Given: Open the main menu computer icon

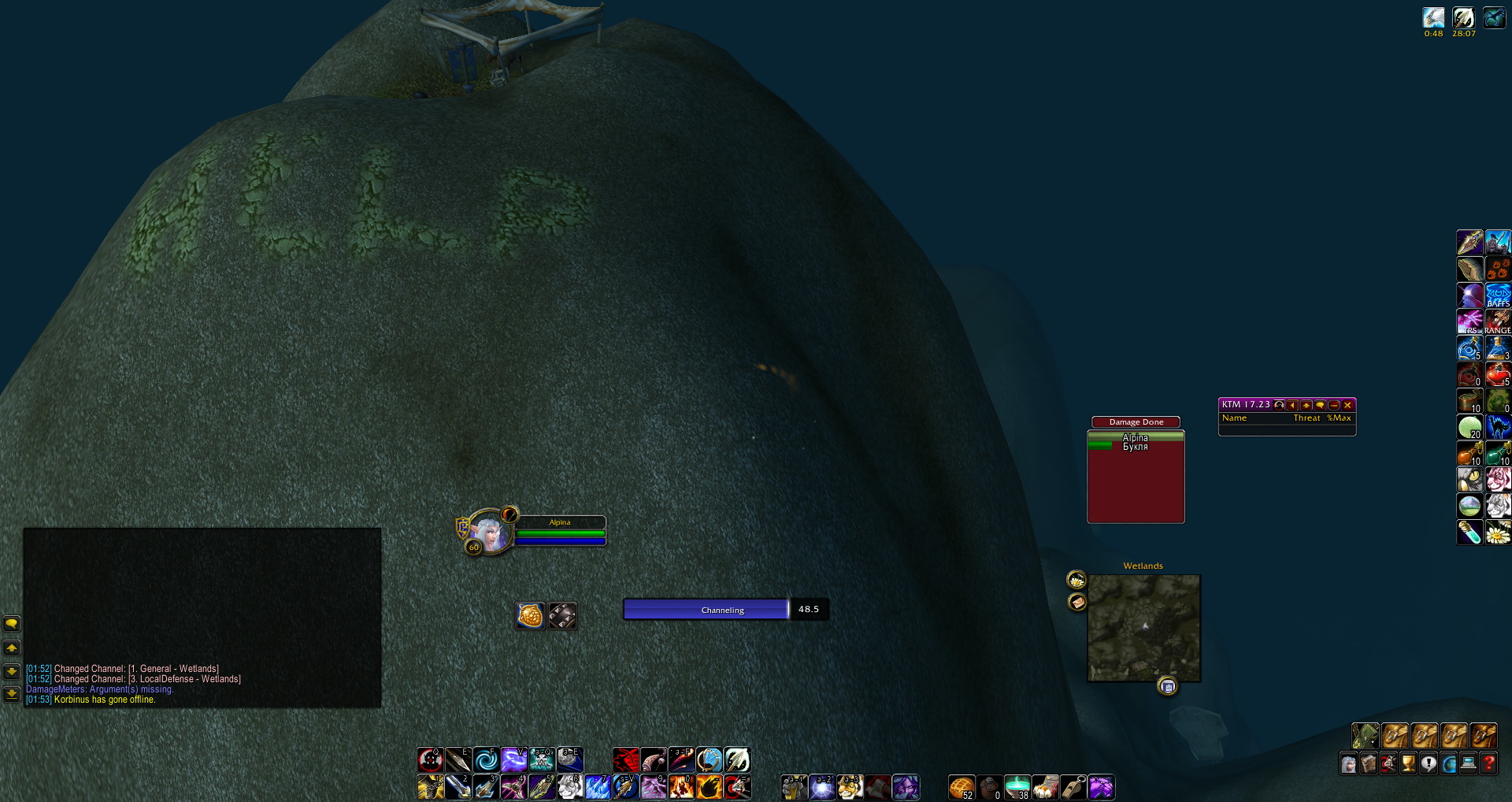Looking at the screenshot, I should (x=1468, y=763).
